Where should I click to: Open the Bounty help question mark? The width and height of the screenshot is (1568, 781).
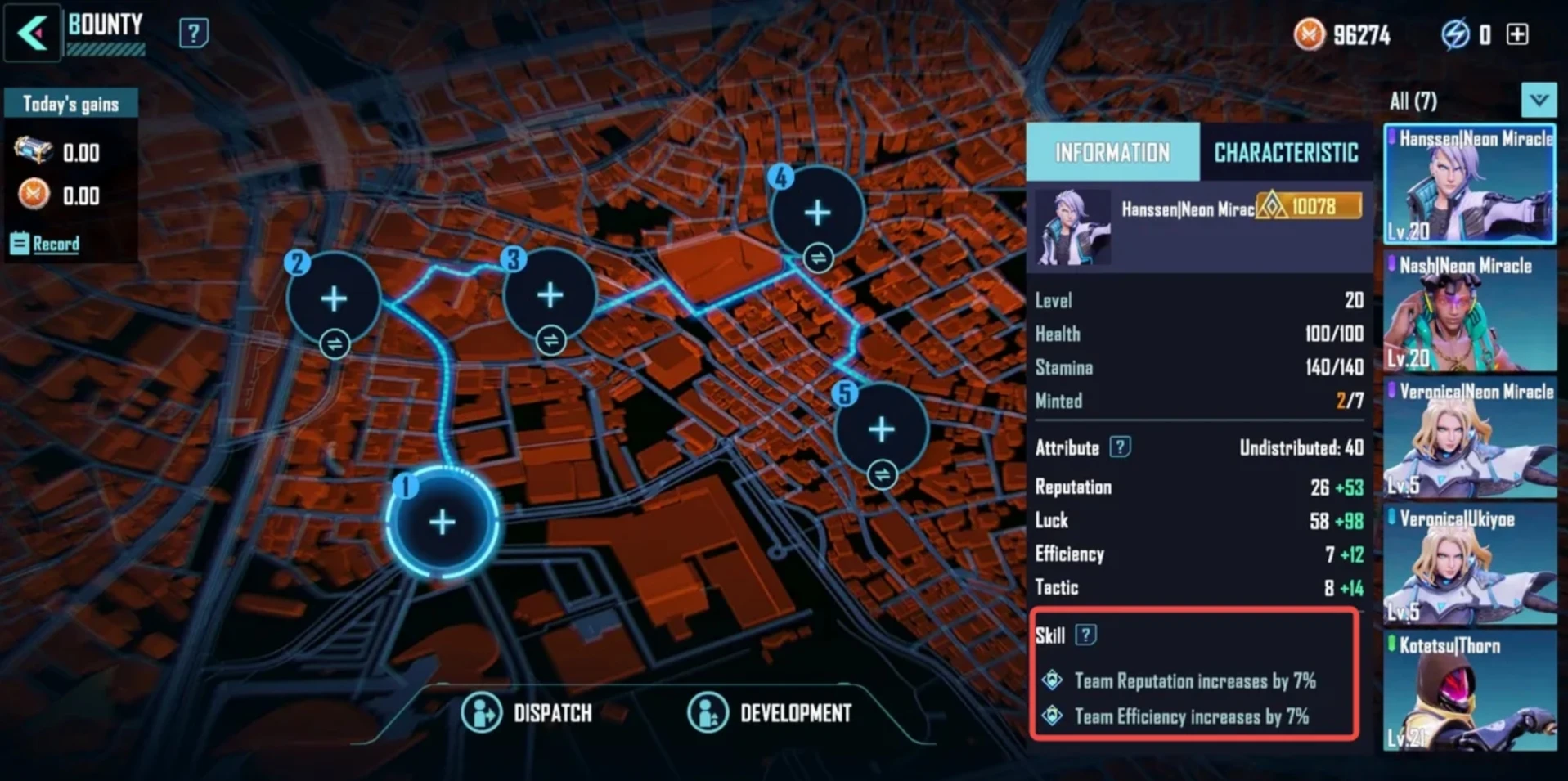(193, 34)
